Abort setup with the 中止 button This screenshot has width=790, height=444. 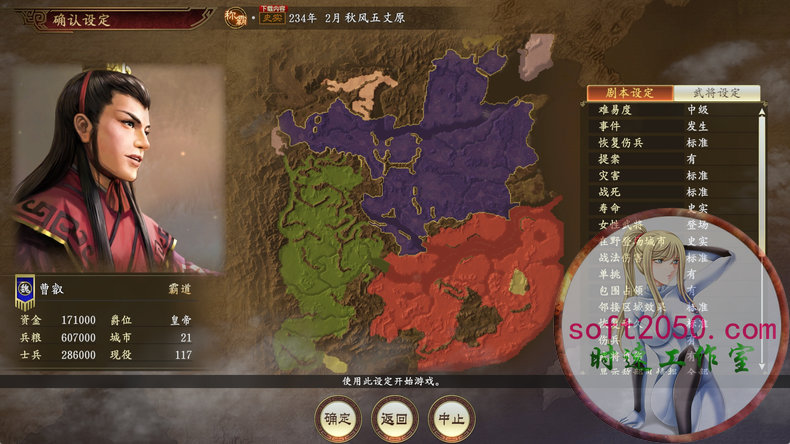(450, 417)
